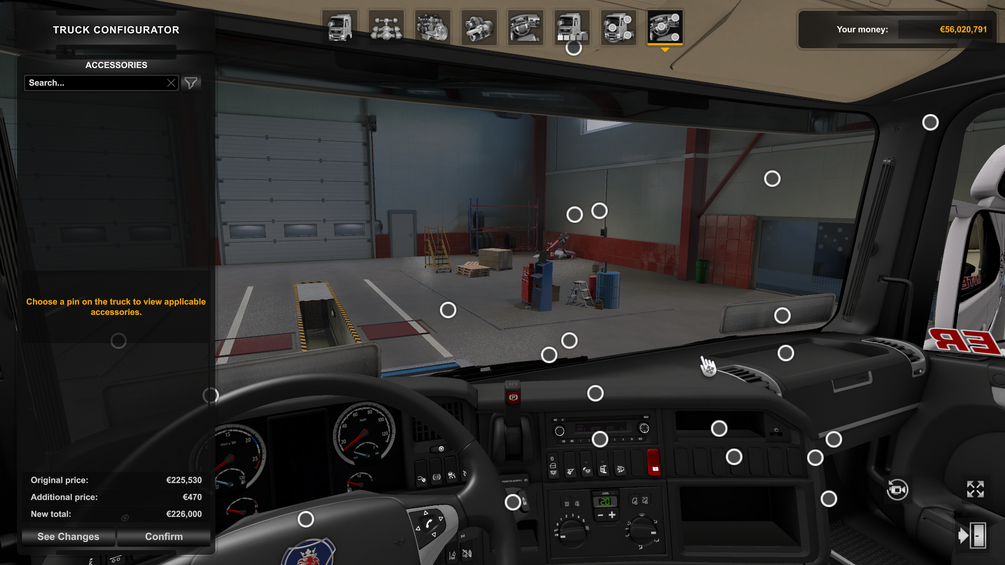The image size is (1005, 565).
Task: Open the accessories filter funnel
Action: pyautogui.click(x=191, y=83)
